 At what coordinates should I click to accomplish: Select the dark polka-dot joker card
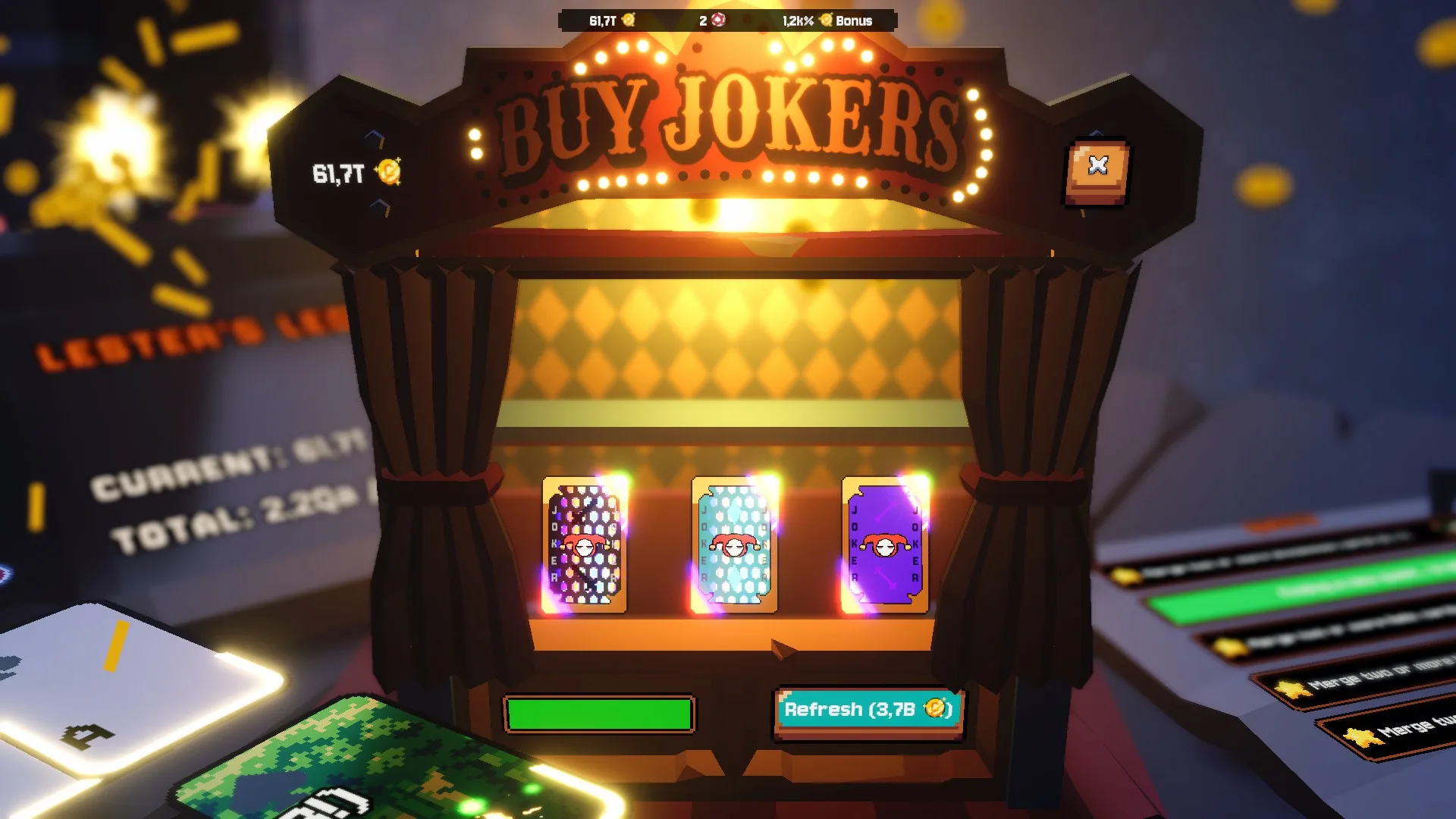click(x=585, y=544)
